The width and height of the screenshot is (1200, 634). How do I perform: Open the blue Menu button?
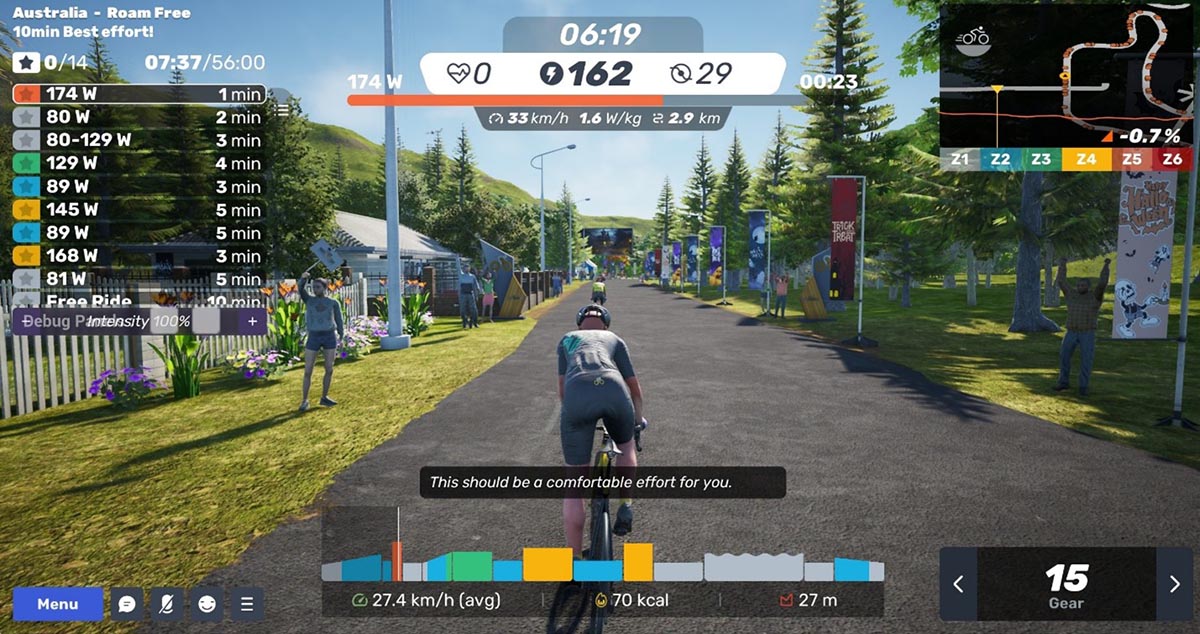58,604
